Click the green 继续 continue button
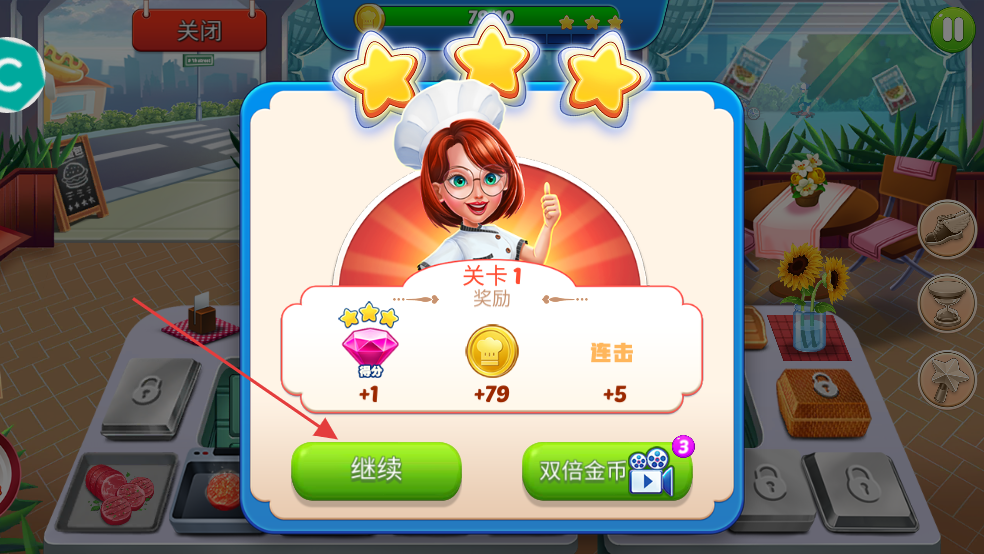The image size is (984, 554). (x=376, y=470)
